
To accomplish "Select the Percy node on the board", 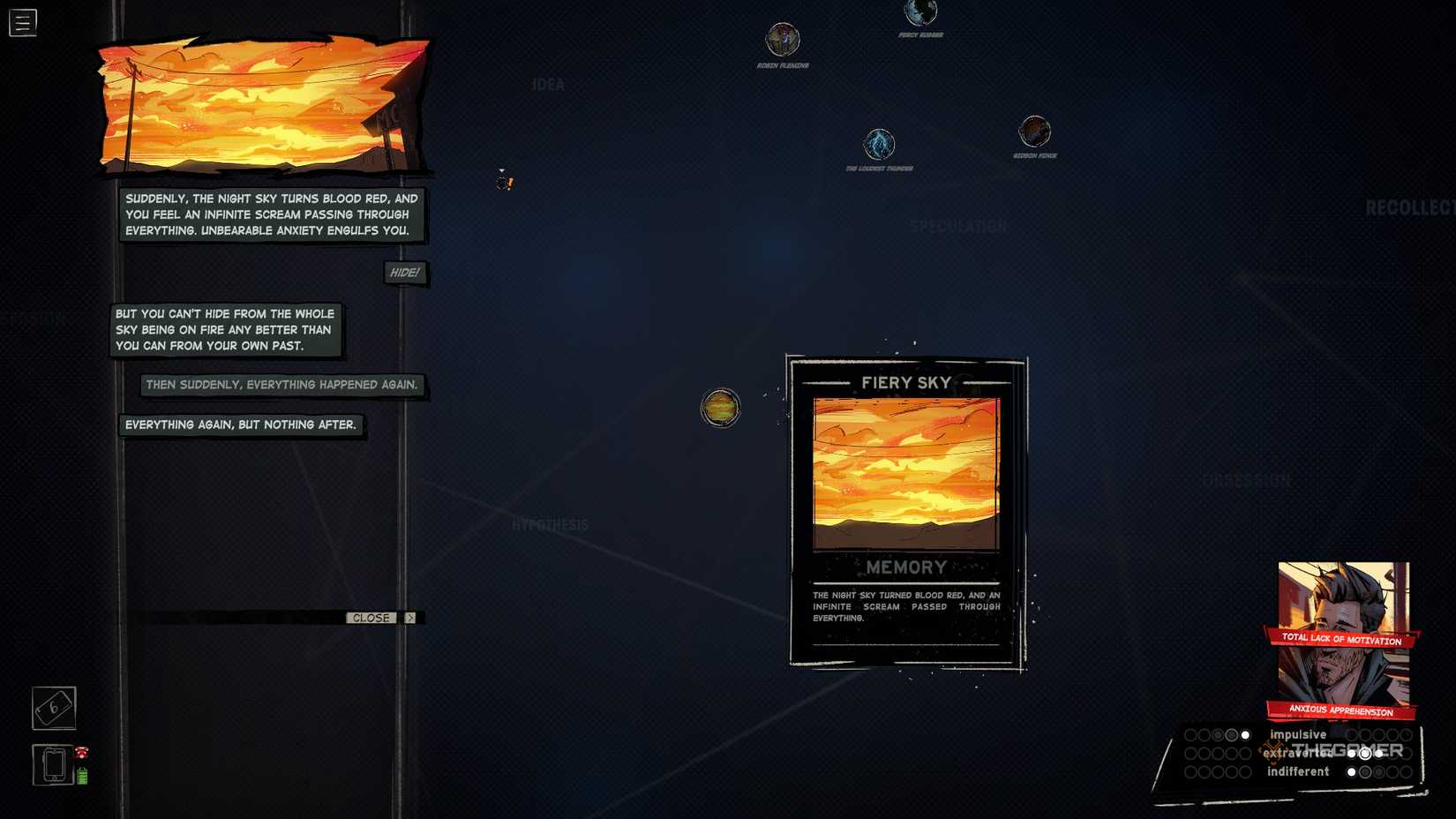I will 919,12.
